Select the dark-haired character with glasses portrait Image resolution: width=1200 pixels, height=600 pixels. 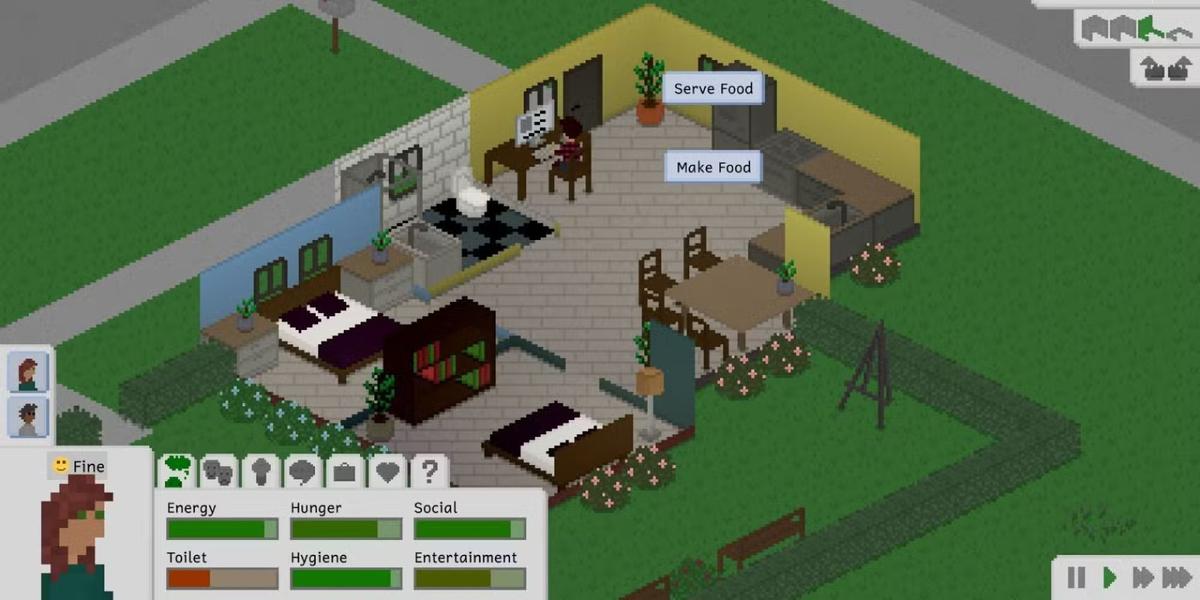tap(28, 417)
